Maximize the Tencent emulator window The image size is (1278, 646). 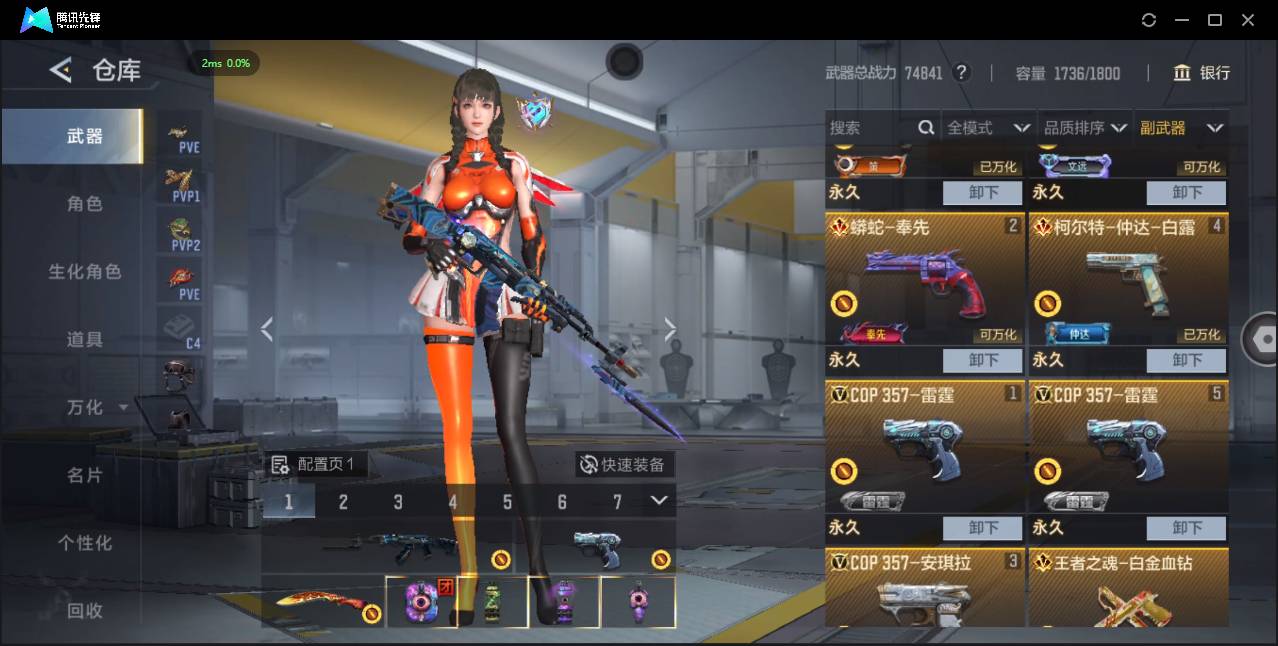(1215, 20)
